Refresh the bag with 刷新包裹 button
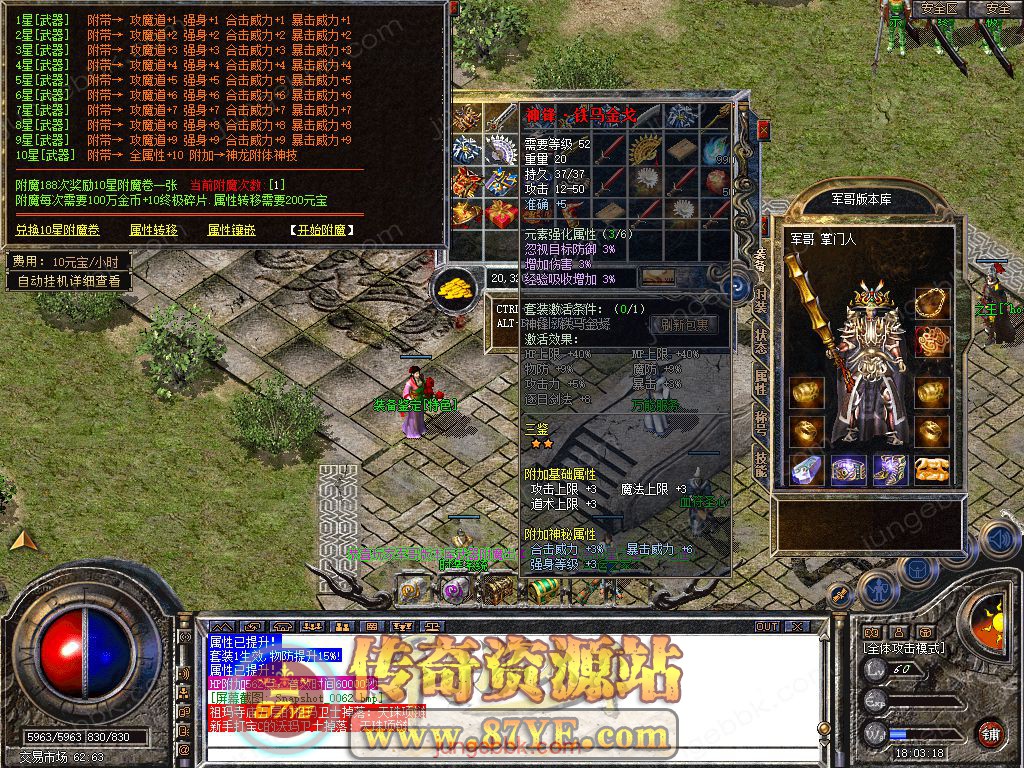Screen dimensions: 1024x768 pyautogui.click(x=684, y=325)
